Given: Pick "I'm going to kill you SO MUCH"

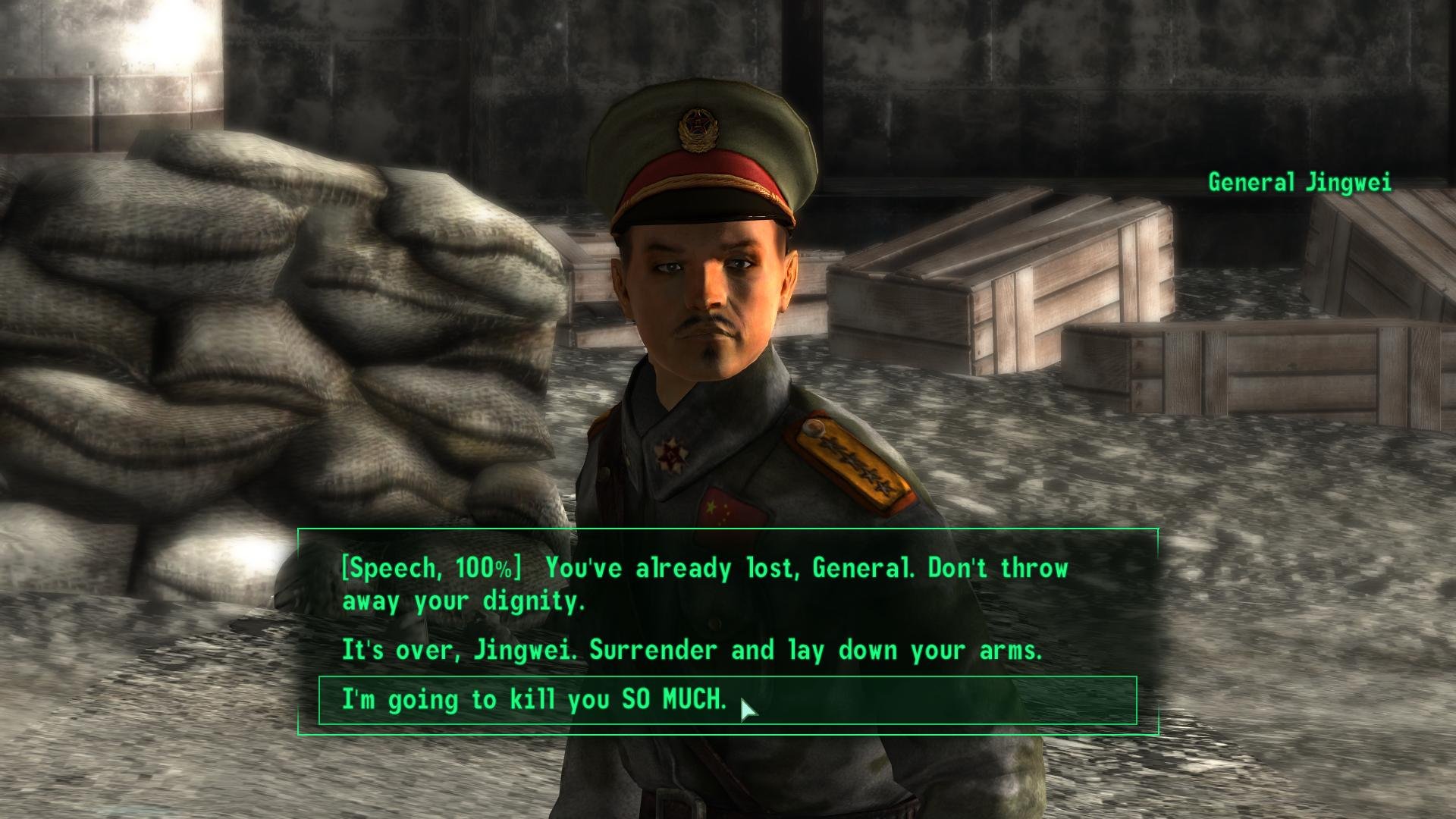Looking at the screenshot, I should coord(534,699).
